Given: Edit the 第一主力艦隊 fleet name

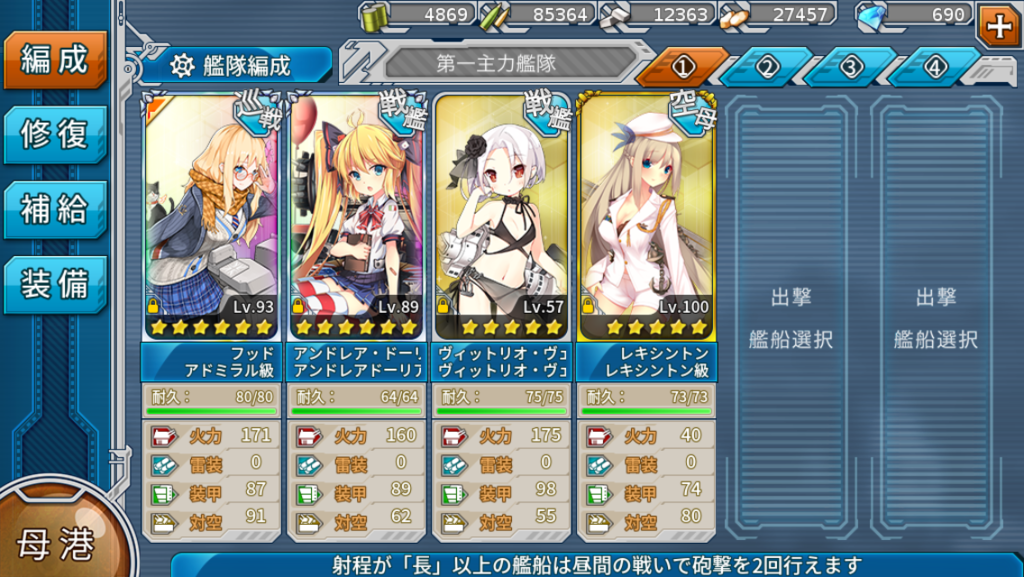Looking at the screenshot, I should pos(496,64).
